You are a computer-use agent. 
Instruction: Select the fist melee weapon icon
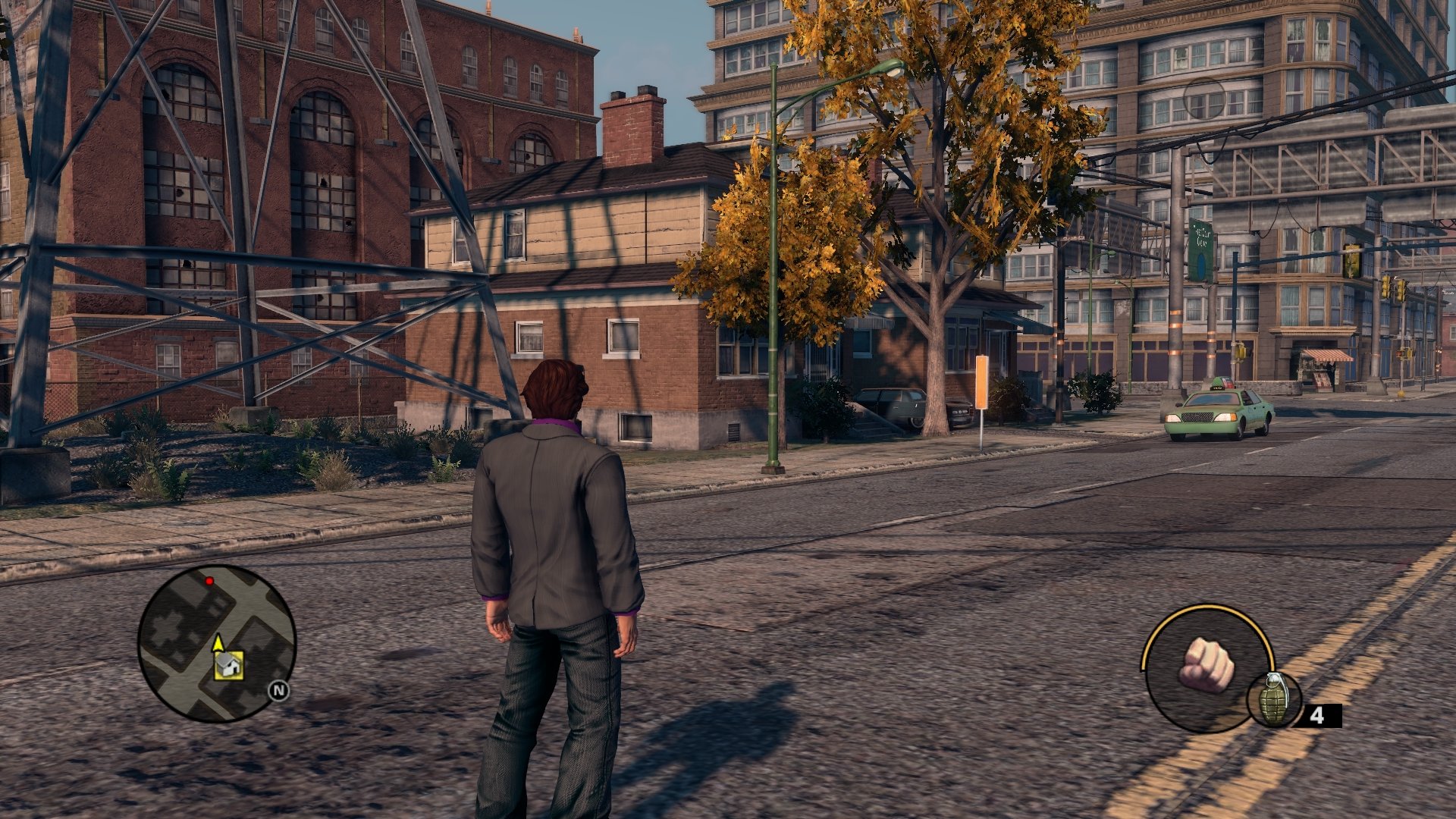click(x=1206, y=666)
